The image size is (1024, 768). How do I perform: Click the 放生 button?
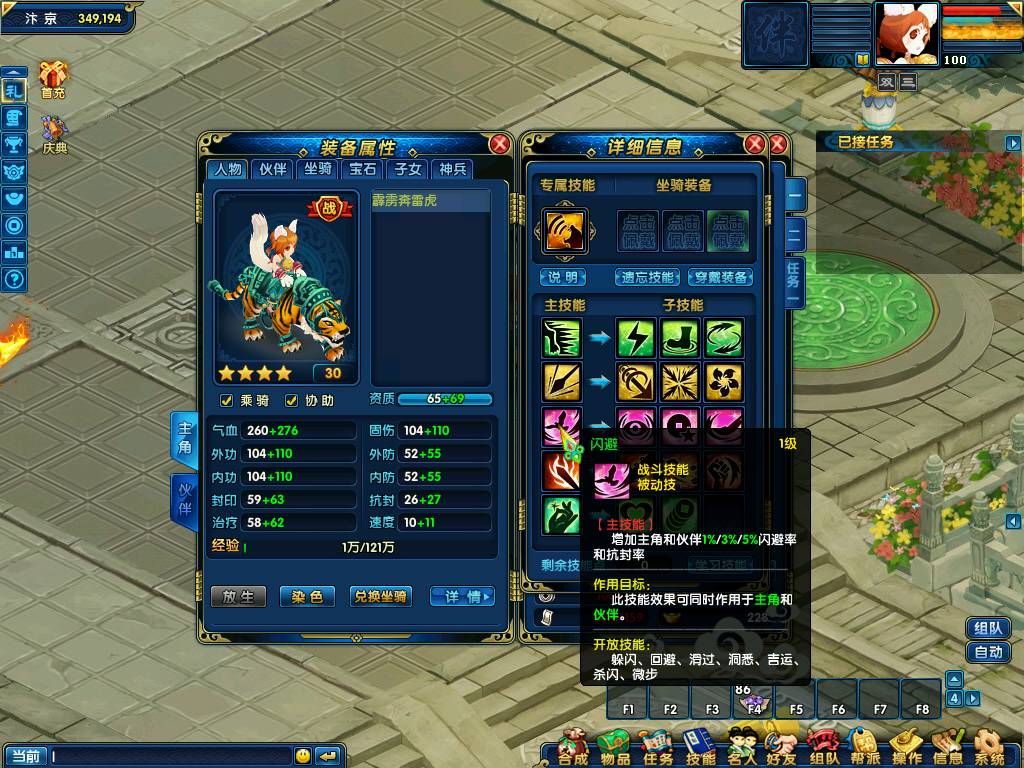coord(238,597)
